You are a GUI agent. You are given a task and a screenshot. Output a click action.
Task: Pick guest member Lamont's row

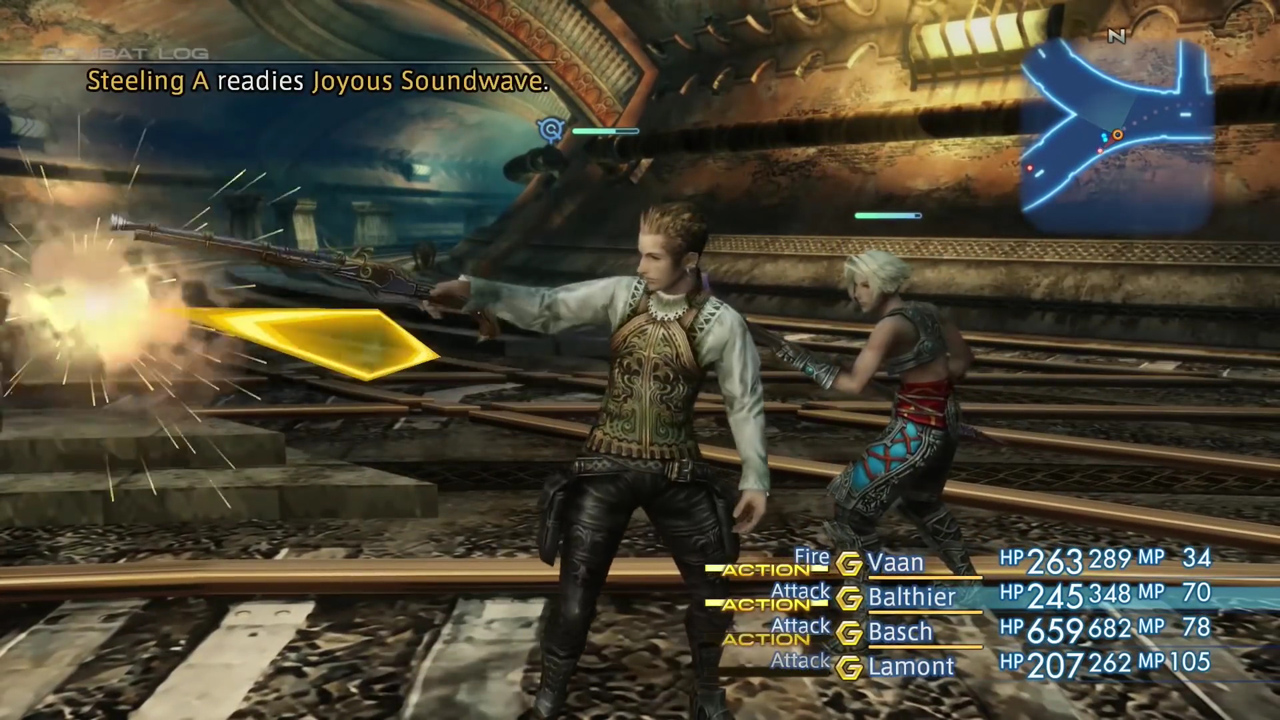click(x=911, y=667)
